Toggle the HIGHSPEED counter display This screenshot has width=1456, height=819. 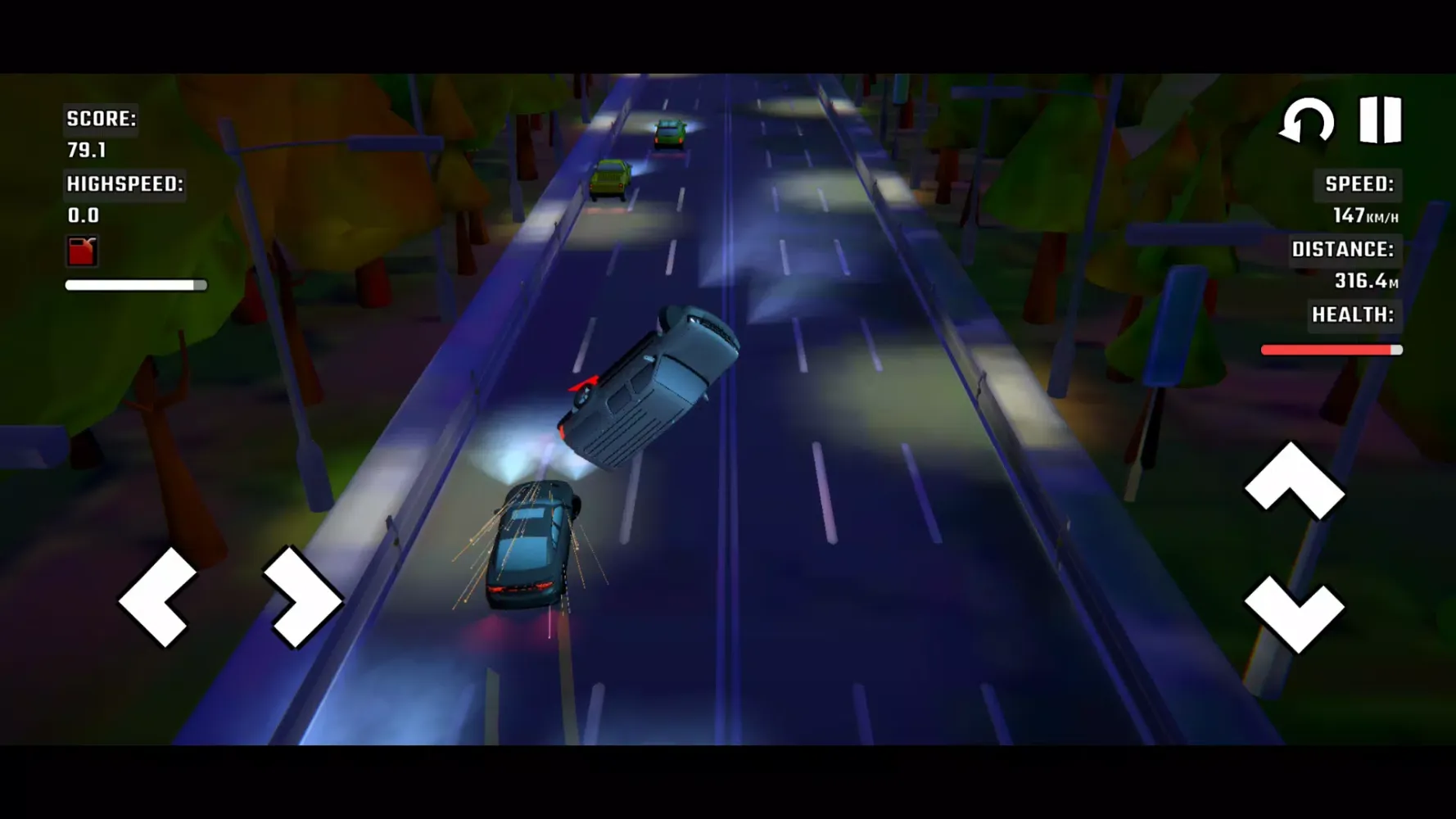[125, 183]
